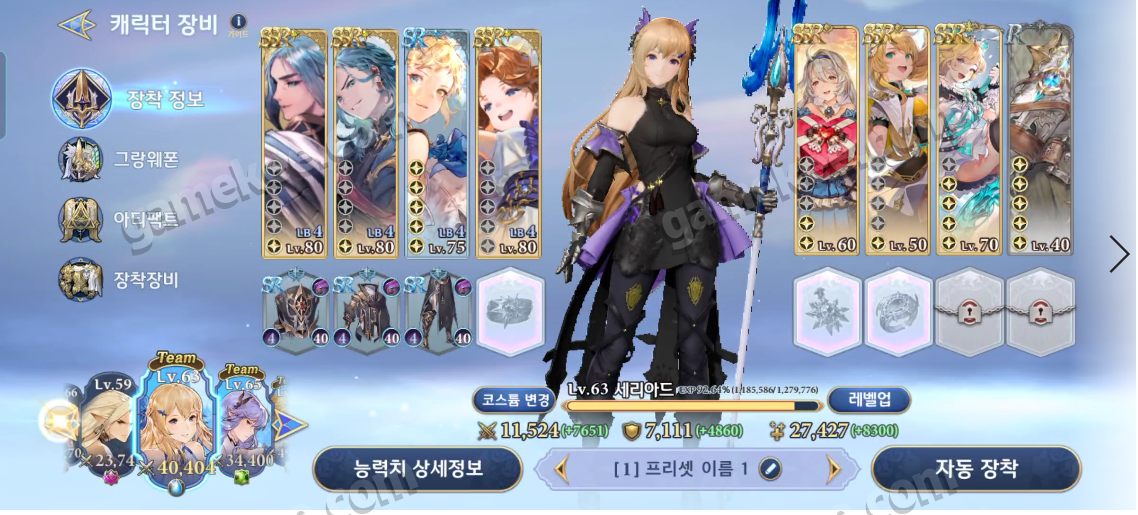Image resolution: width=1138 pixels, height=515 pixels.
Task: Show next page with right-edge arrow
Action: (1118, 254)
